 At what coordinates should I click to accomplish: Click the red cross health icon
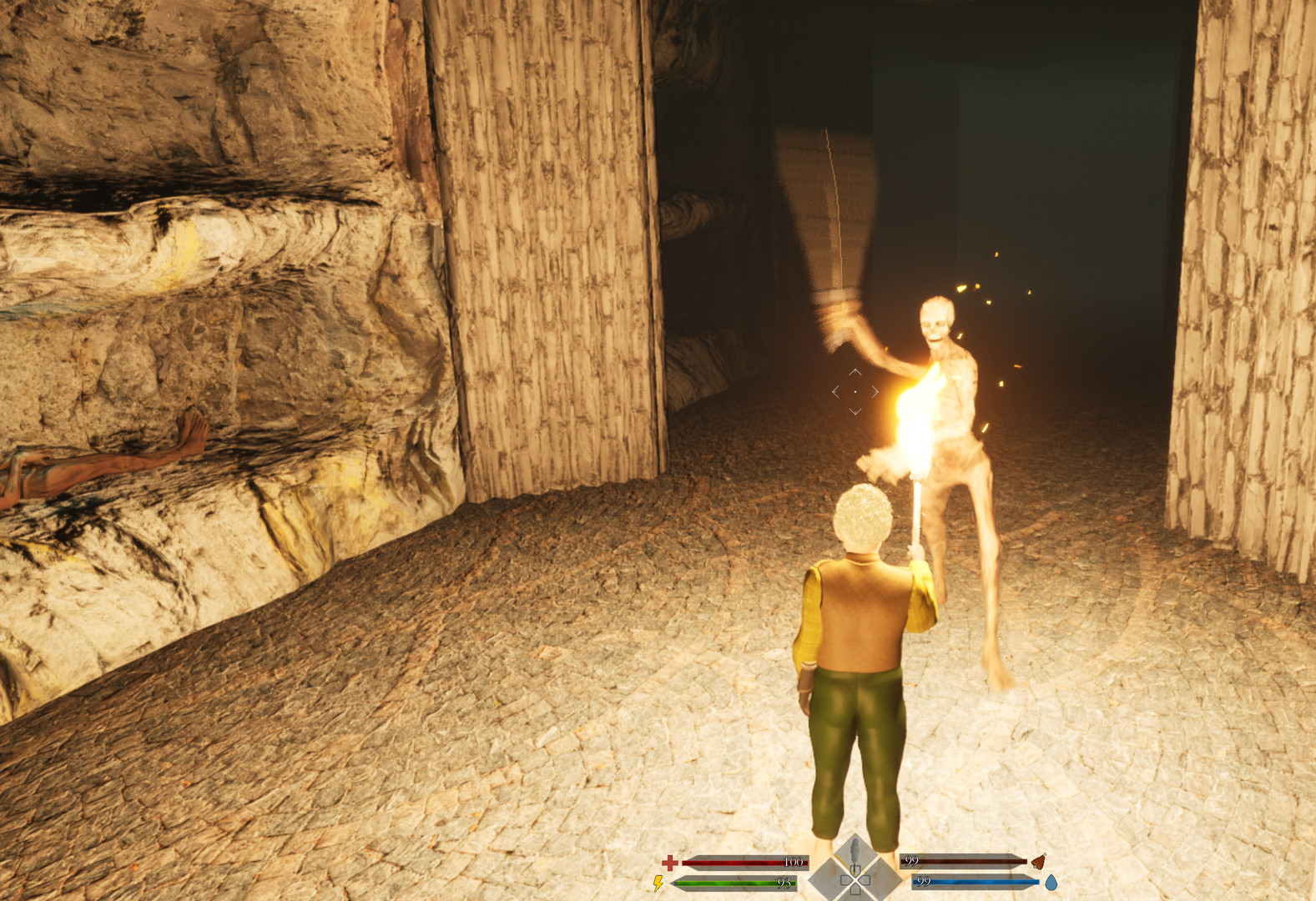pos(669,863)
